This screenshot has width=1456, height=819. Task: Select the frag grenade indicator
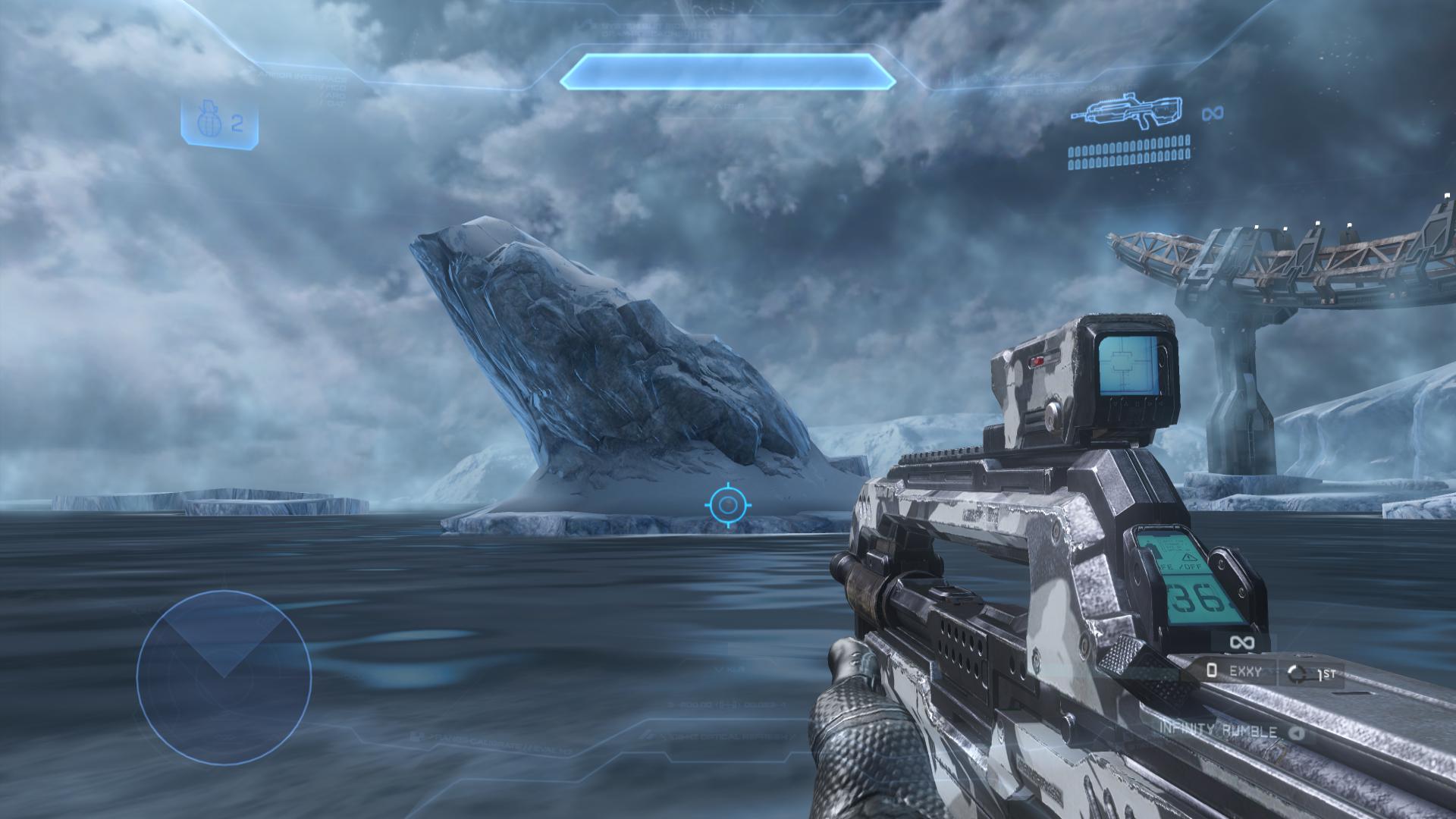click(x=219, y=123)
